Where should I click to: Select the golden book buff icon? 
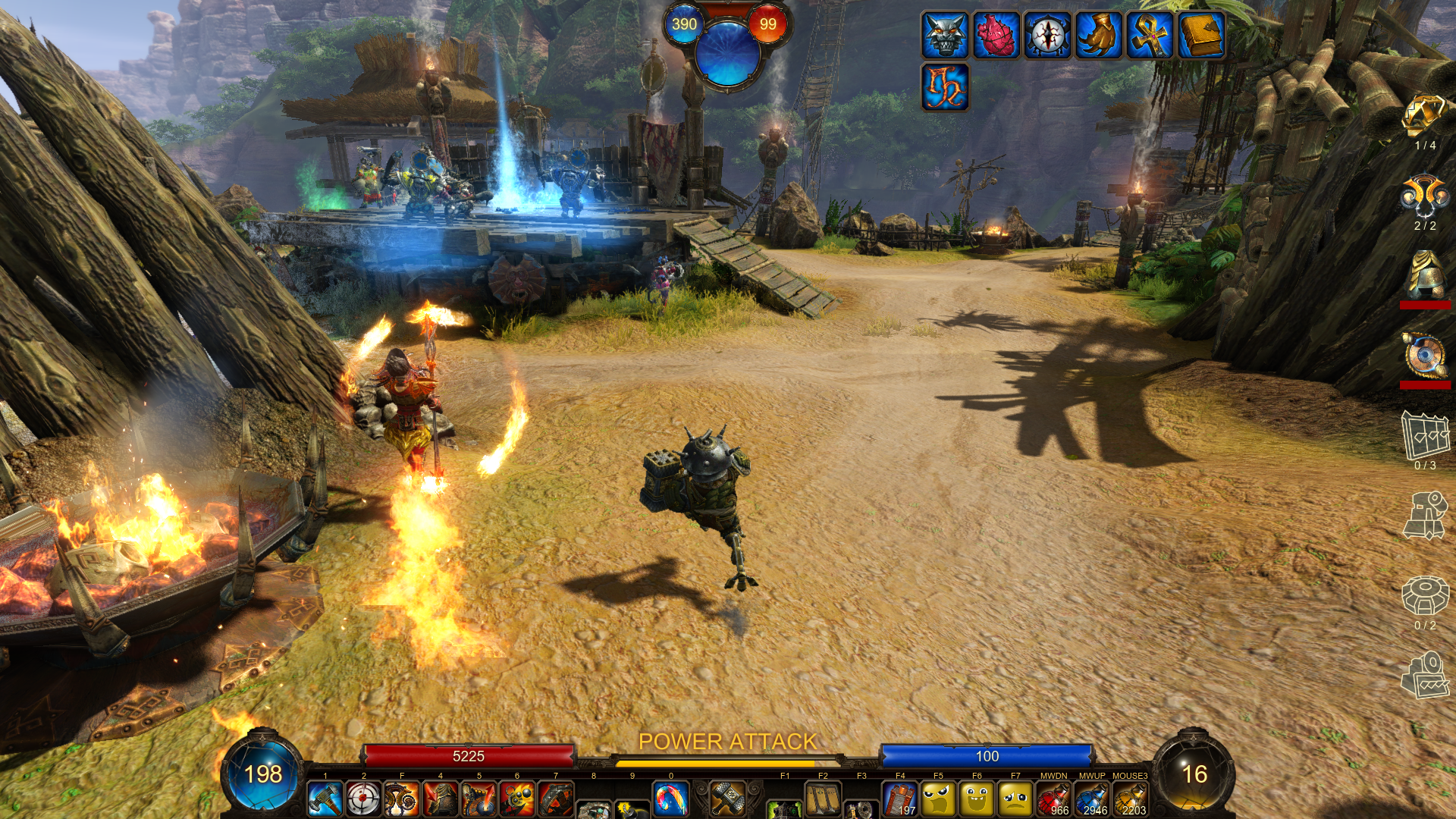(1201, 35)
